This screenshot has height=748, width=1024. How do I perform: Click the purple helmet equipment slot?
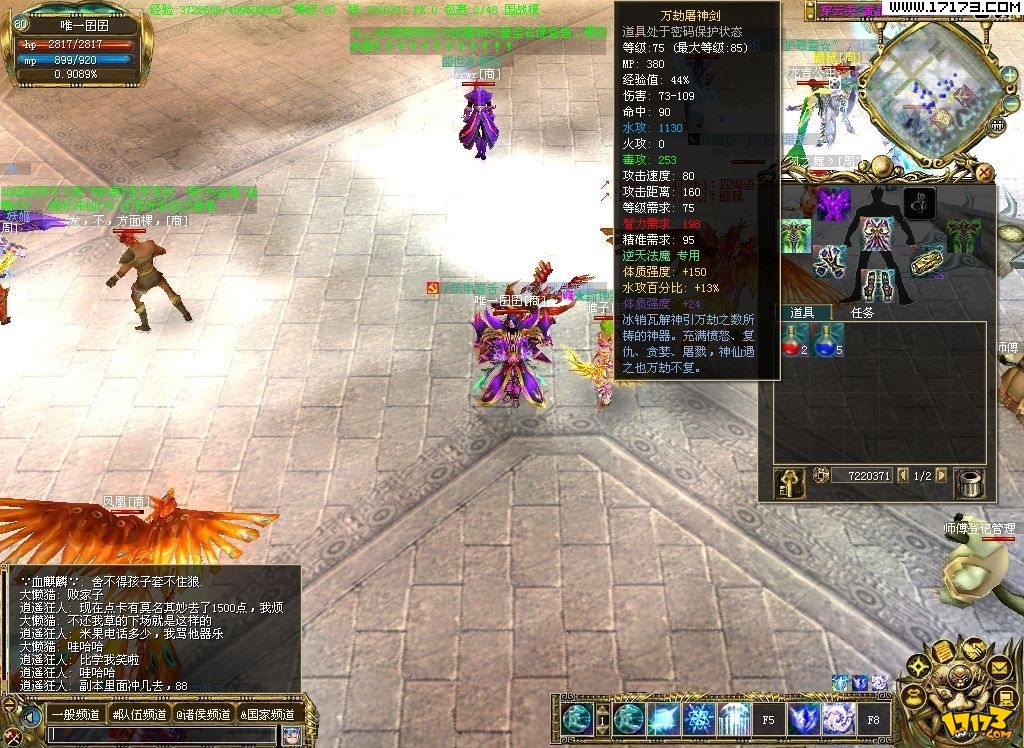tap(833, 203)
